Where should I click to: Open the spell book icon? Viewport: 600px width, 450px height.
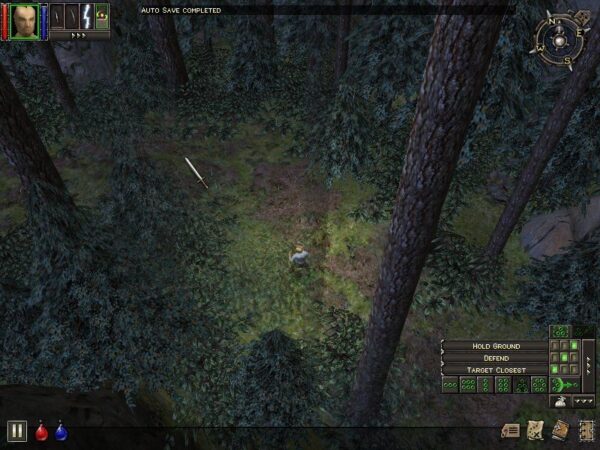point(559,430)
